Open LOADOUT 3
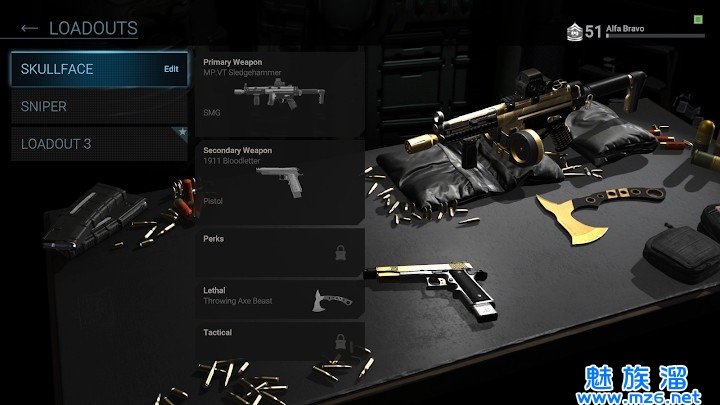720x405 pixels. [x=99, y=144]
